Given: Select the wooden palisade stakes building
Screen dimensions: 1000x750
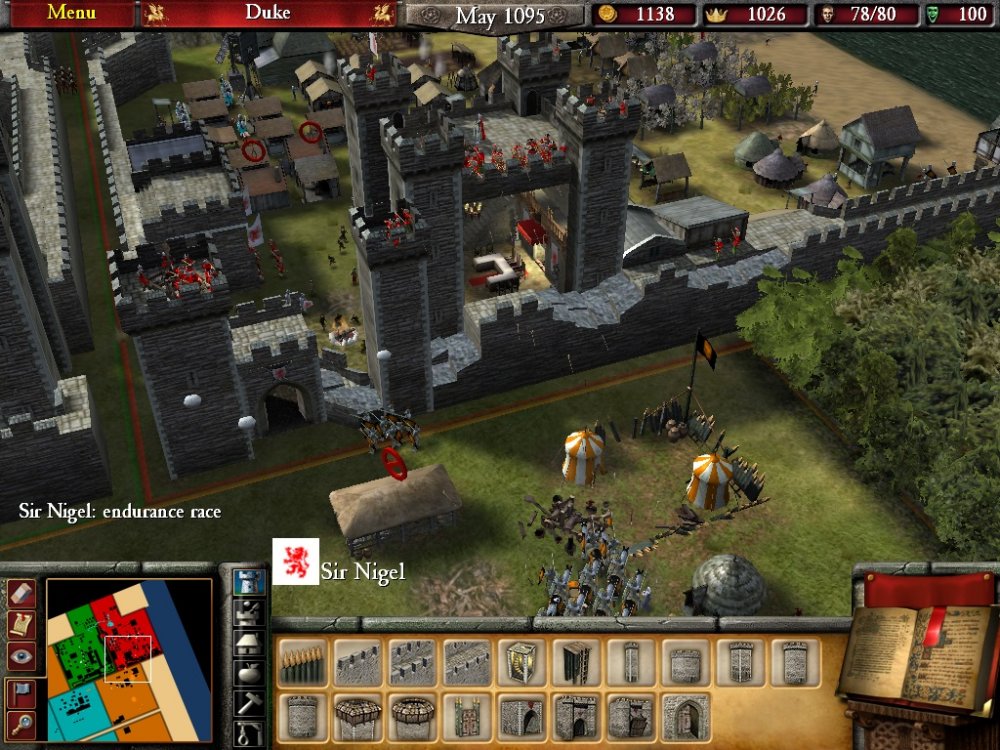Looking at the screenshot, I should (302, 663).
